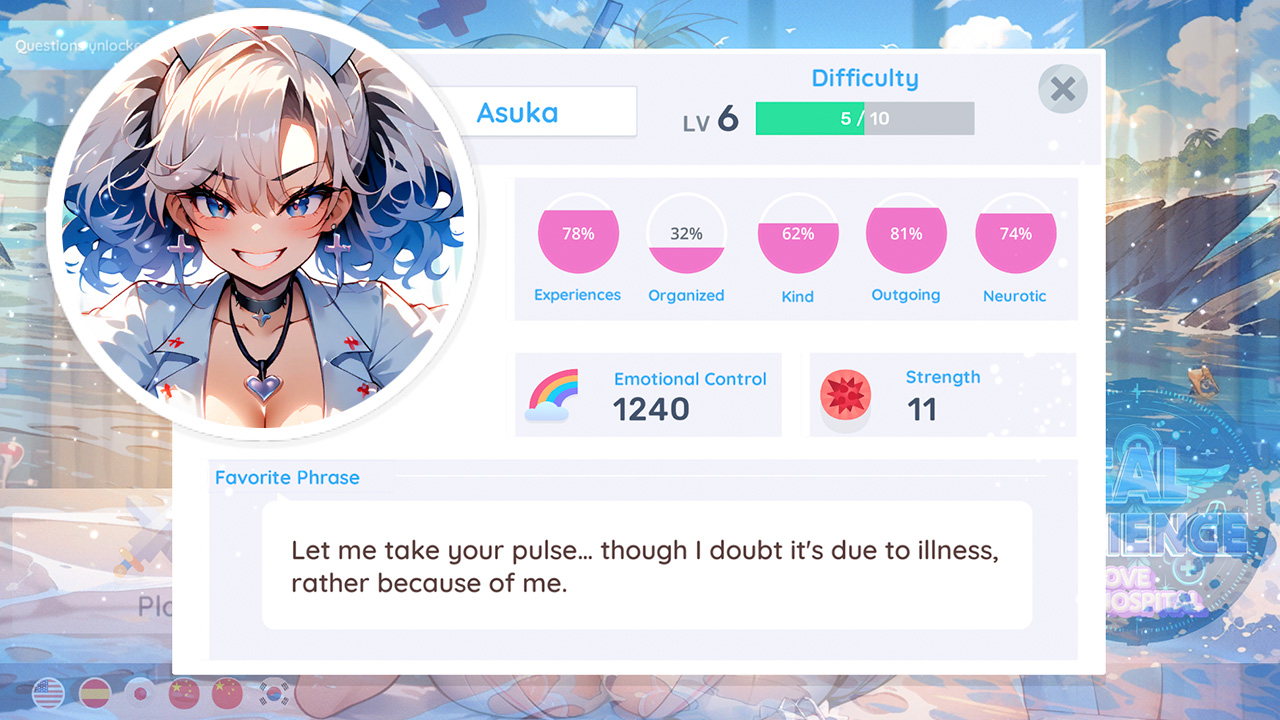
Task: Toggle the Organized 32% stat gauge
Action: (x=686, y=233)
